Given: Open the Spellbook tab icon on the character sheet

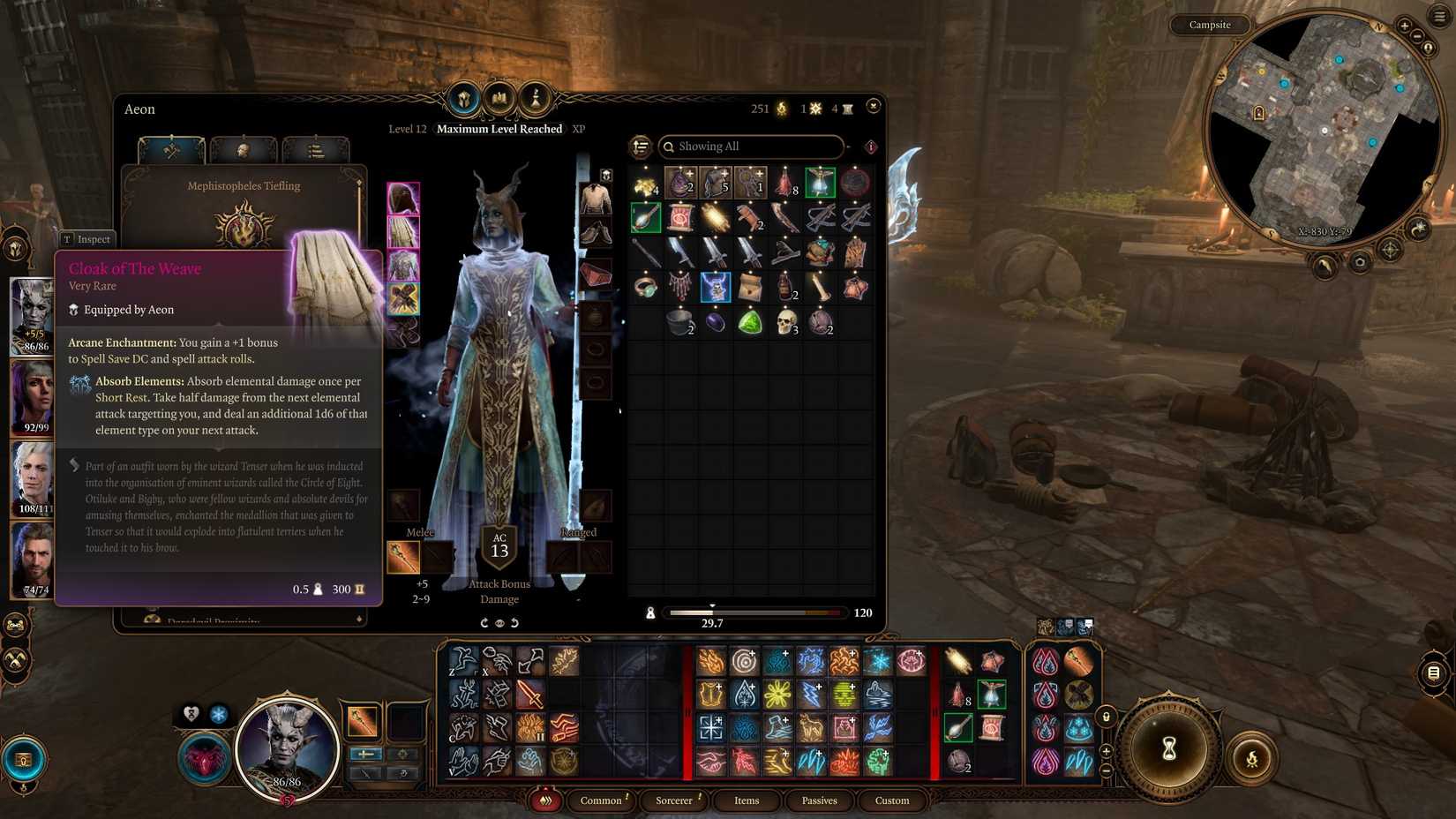Looking at the screenshot, I should click(499, 100).
